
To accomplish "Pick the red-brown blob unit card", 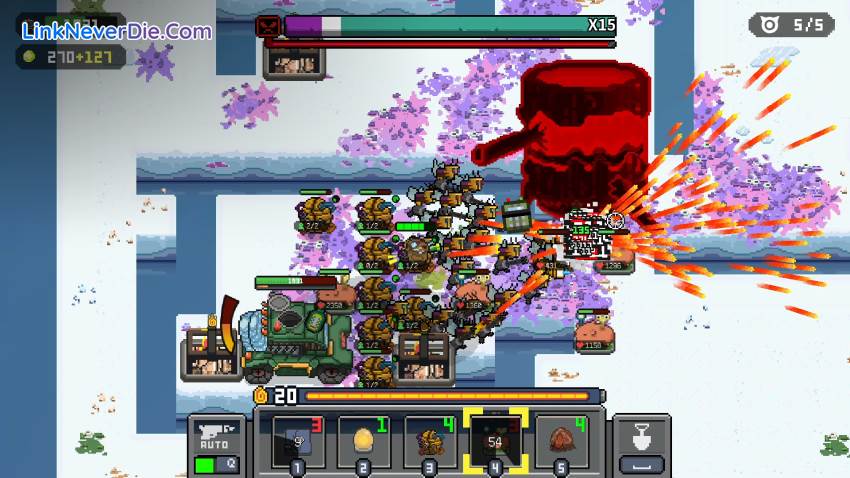I will point(561,441).
